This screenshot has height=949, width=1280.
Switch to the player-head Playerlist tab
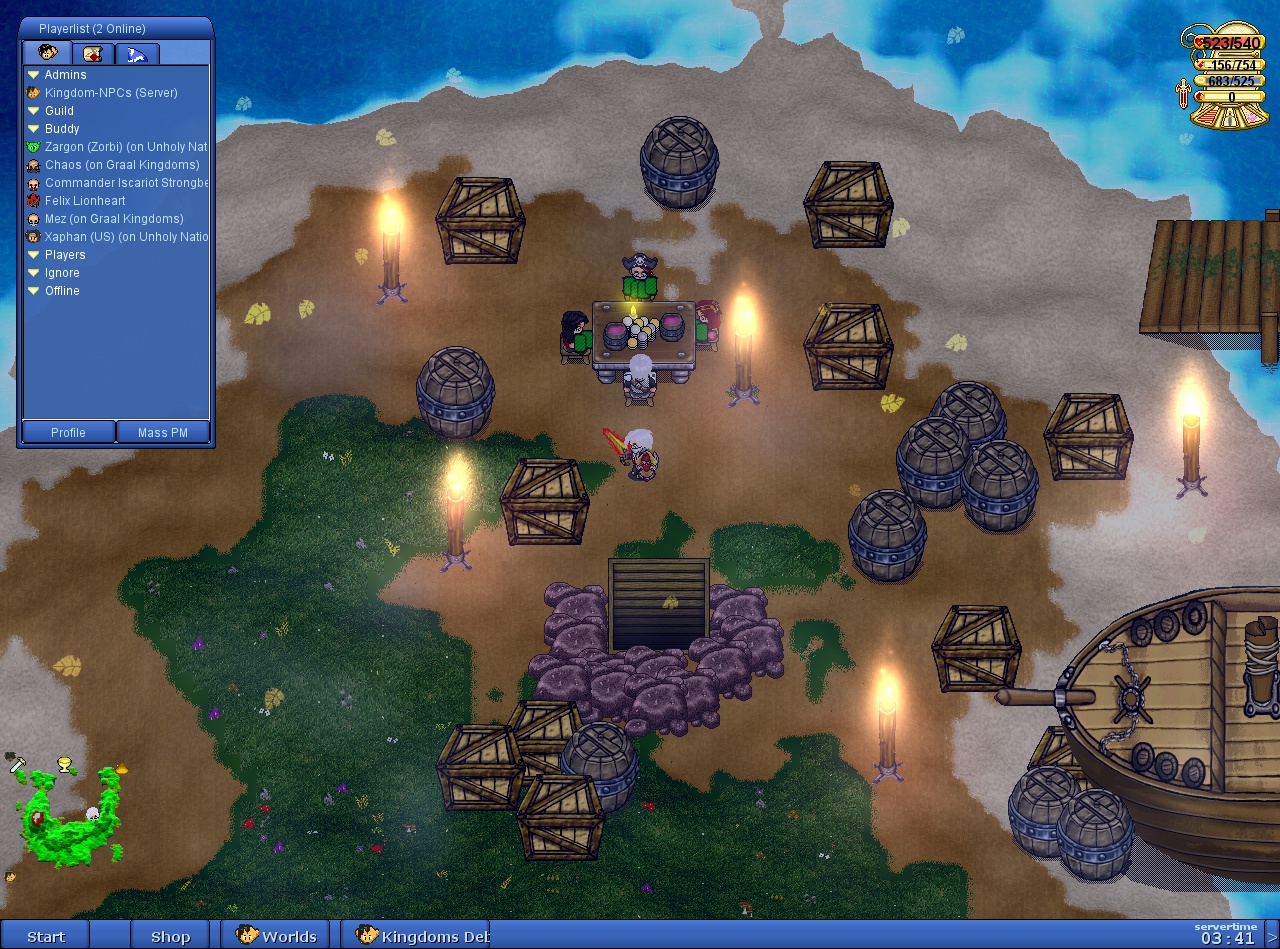click(47, 53)
